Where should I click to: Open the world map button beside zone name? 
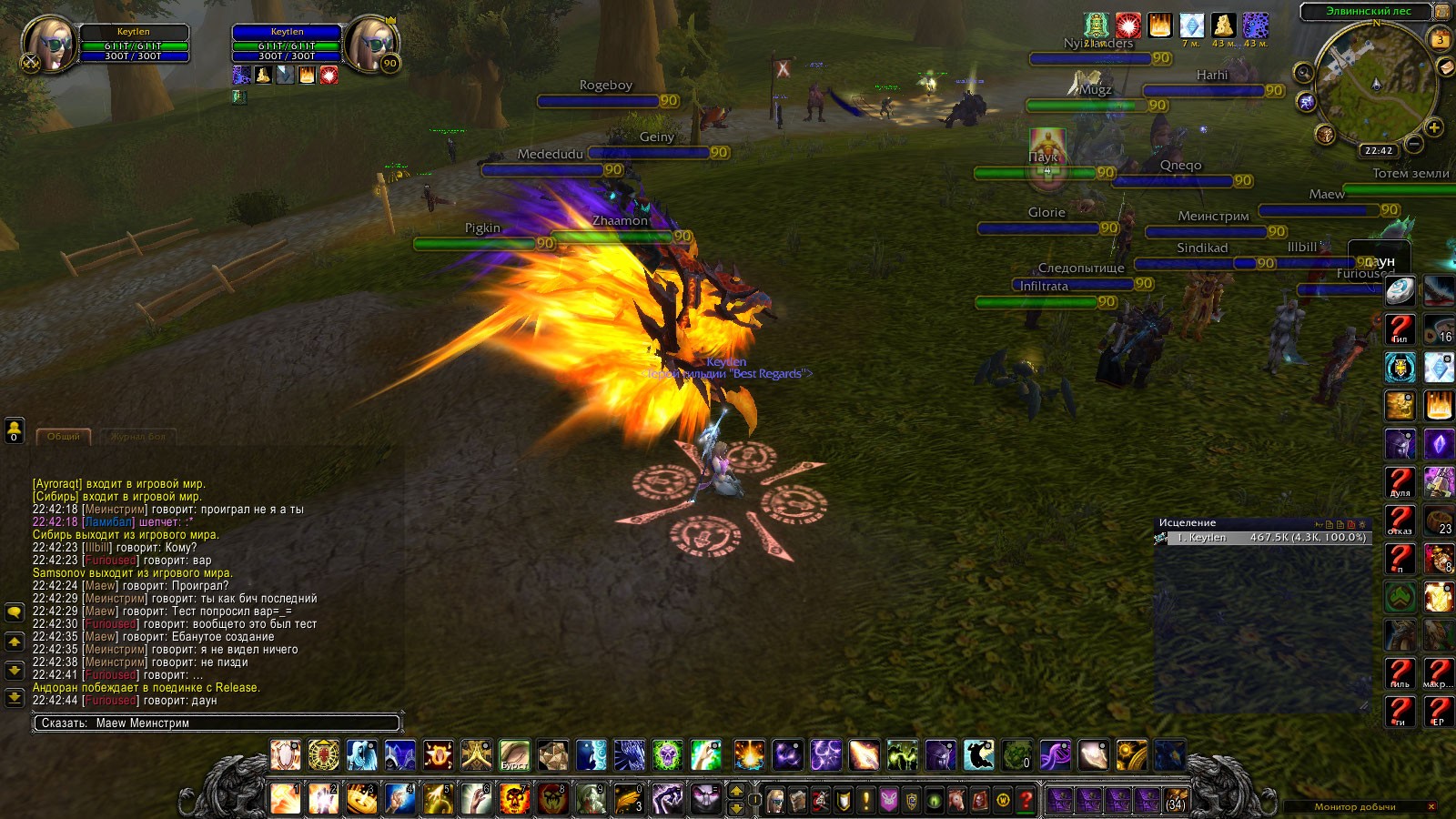point(1442,12)
